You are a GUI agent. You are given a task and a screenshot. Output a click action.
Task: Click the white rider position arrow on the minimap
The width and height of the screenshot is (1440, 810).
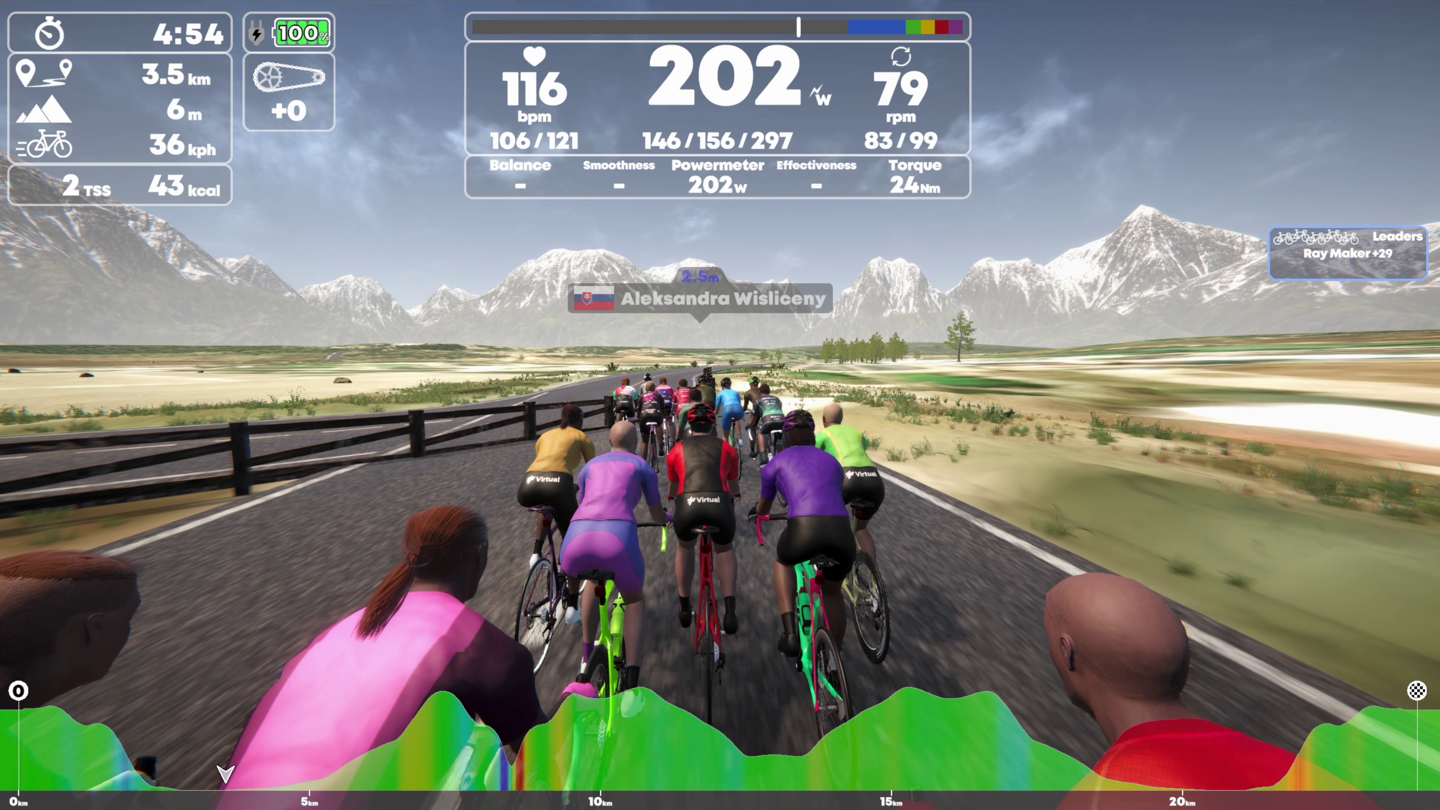click(x=225, y=774)
